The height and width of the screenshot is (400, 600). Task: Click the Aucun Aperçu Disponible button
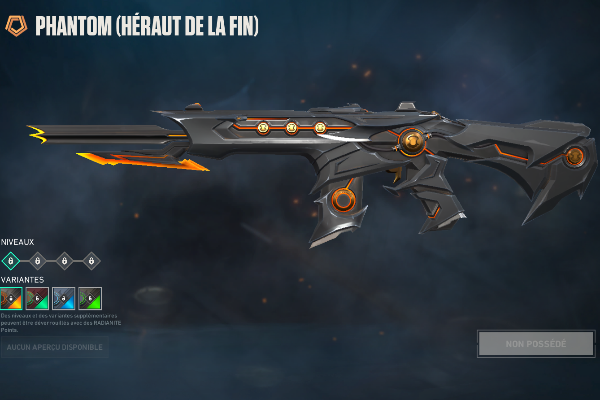(54, 348)
